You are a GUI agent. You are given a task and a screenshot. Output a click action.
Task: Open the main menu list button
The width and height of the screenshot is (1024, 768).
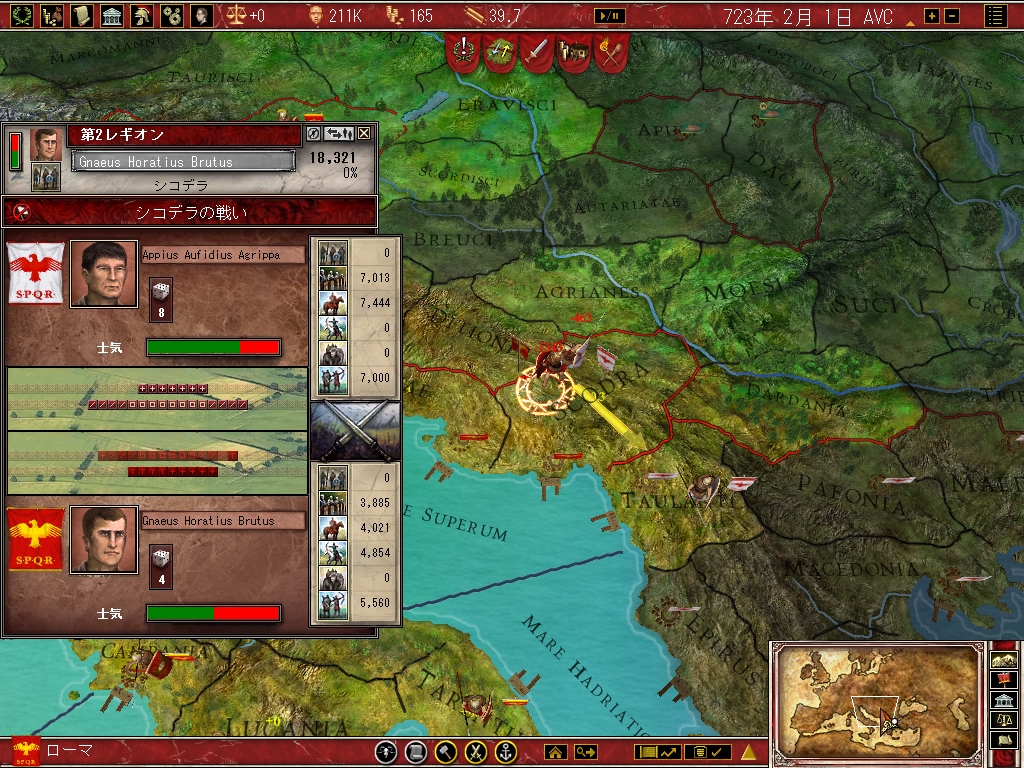point(995,15)
